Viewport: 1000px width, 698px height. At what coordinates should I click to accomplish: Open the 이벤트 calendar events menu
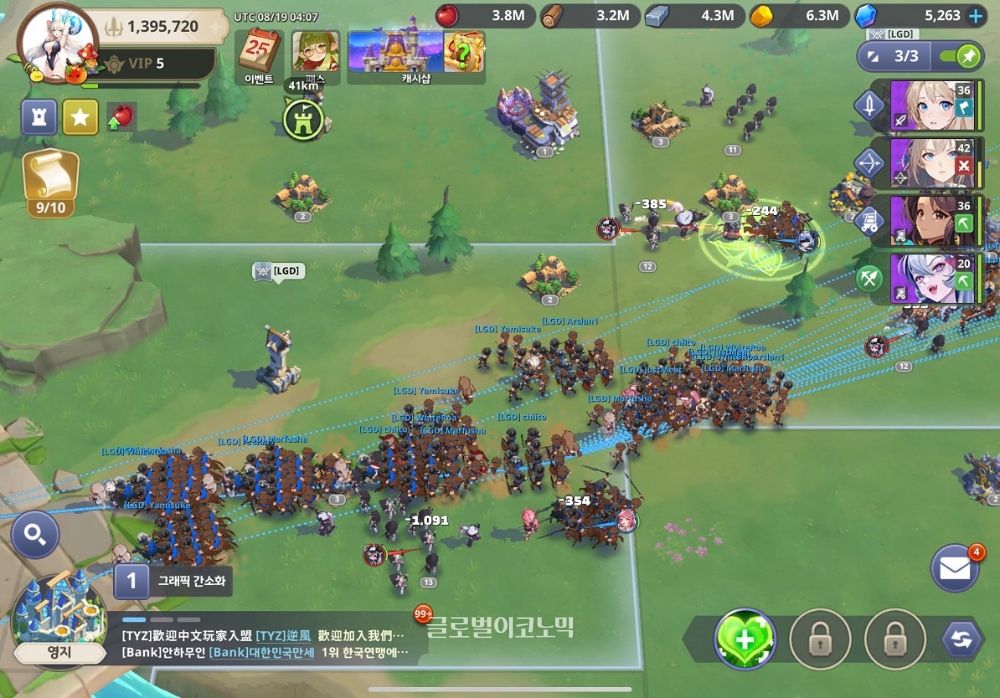pyautogui.click(x=260, y=54)
